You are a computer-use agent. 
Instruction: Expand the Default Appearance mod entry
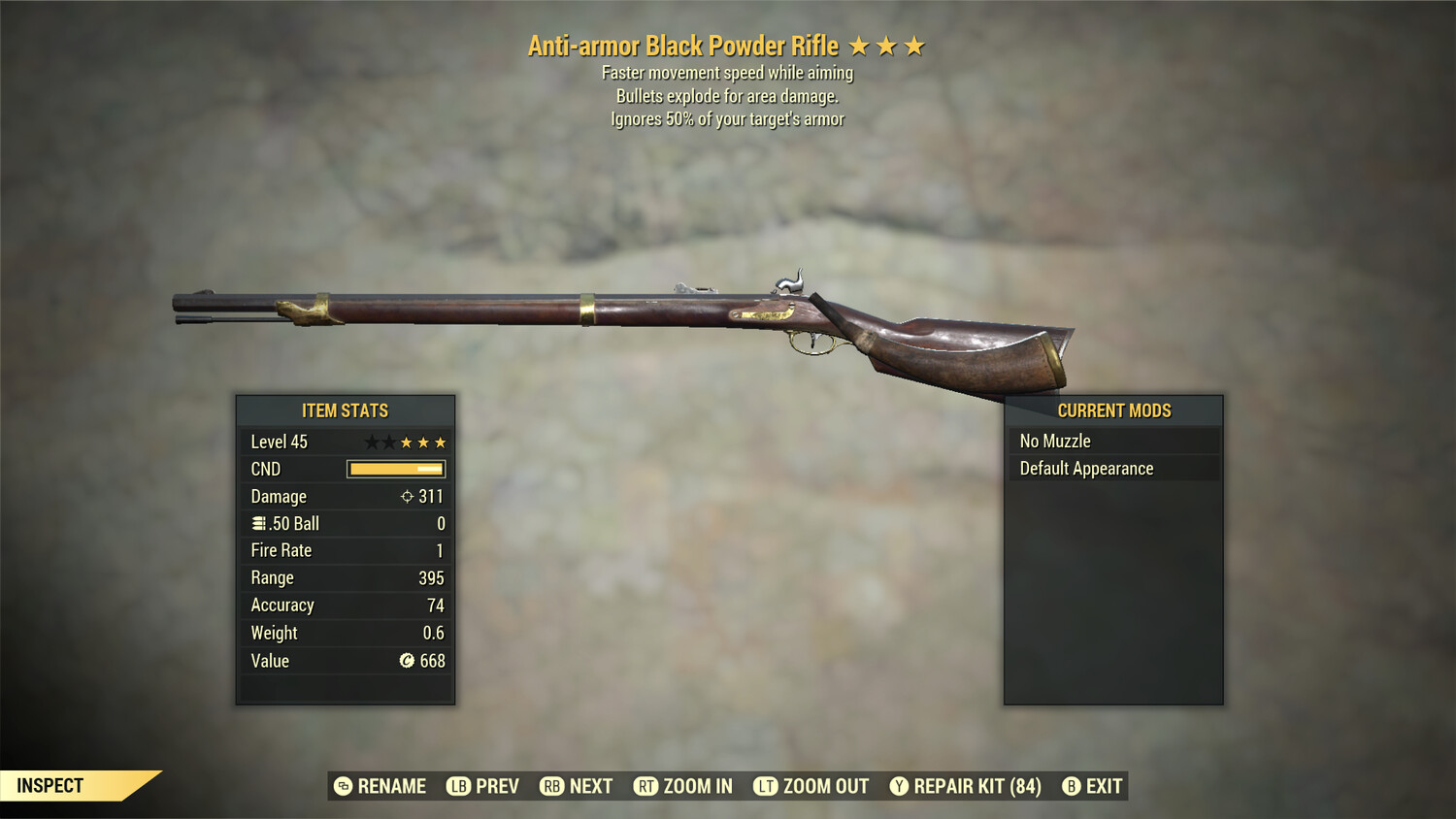[x=1113, y=468]
